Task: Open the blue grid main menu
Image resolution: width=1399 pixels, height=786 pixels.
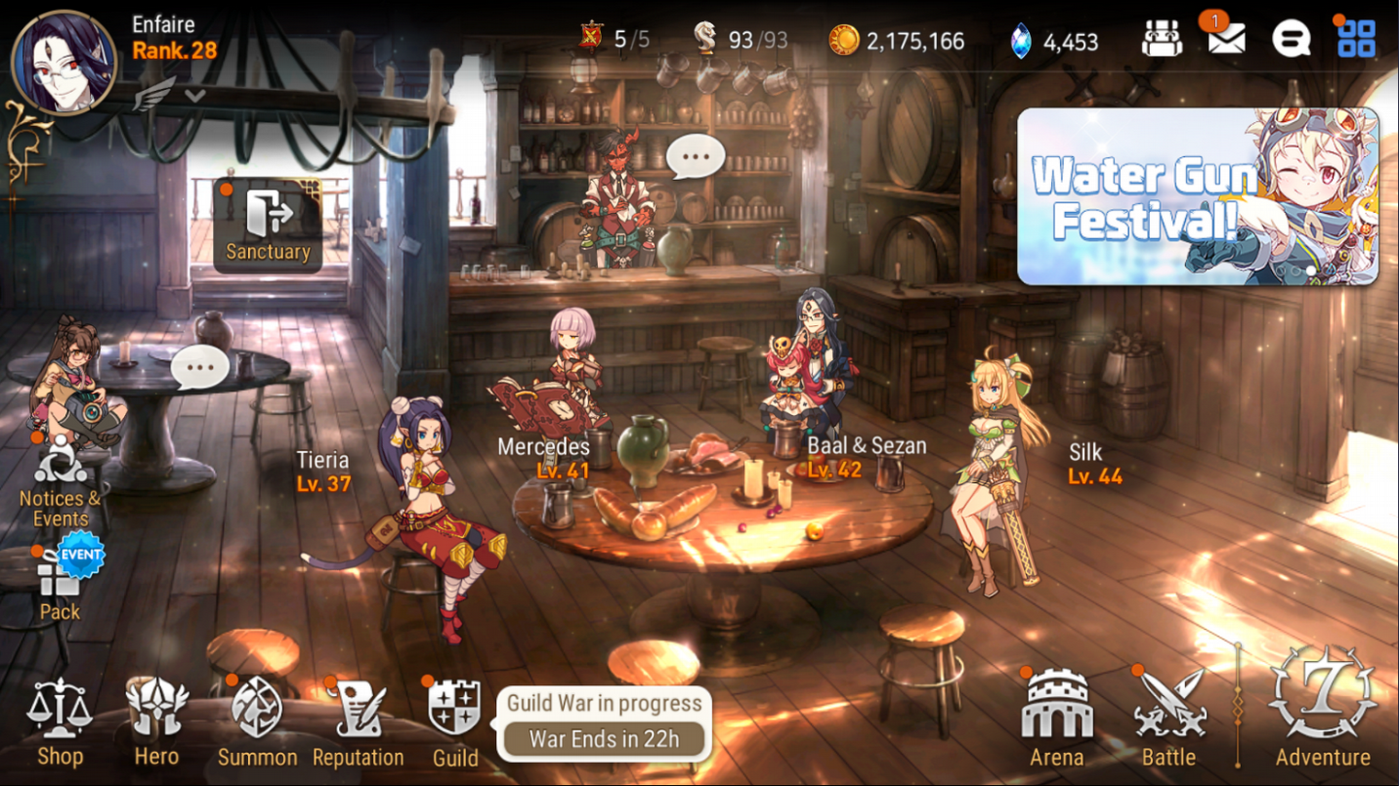Action: click(1356, 40)
